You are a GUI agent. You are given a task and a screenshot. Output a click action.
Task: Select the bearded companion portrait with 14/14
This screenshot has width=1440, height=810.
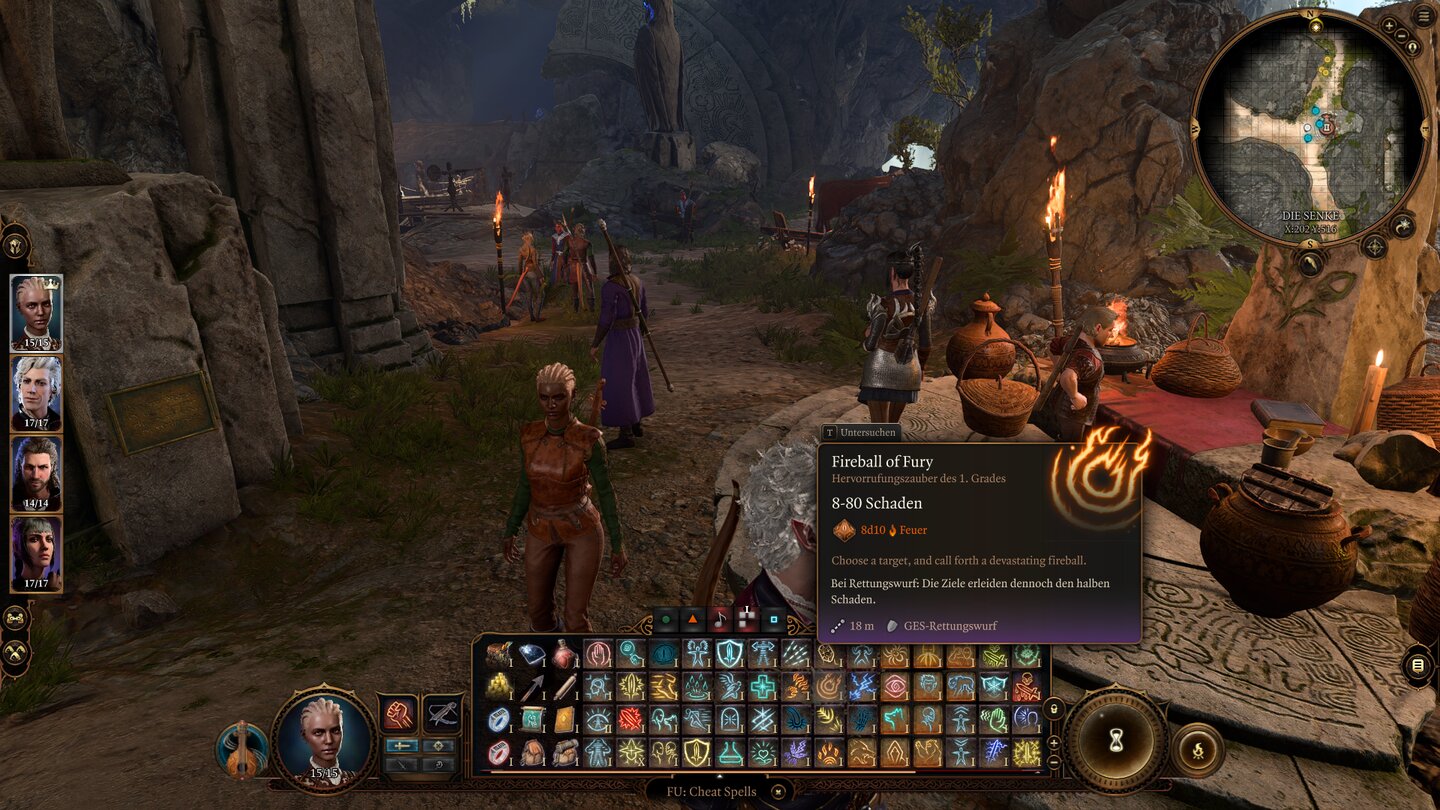click(x=36, y=473)
